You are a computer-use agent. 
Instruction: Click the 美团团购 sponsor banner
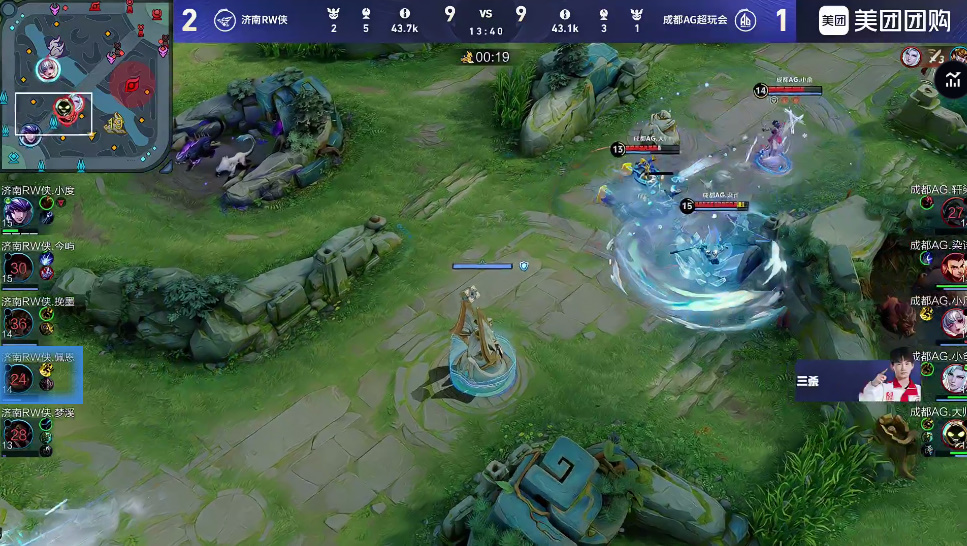[x=883, y=21]
